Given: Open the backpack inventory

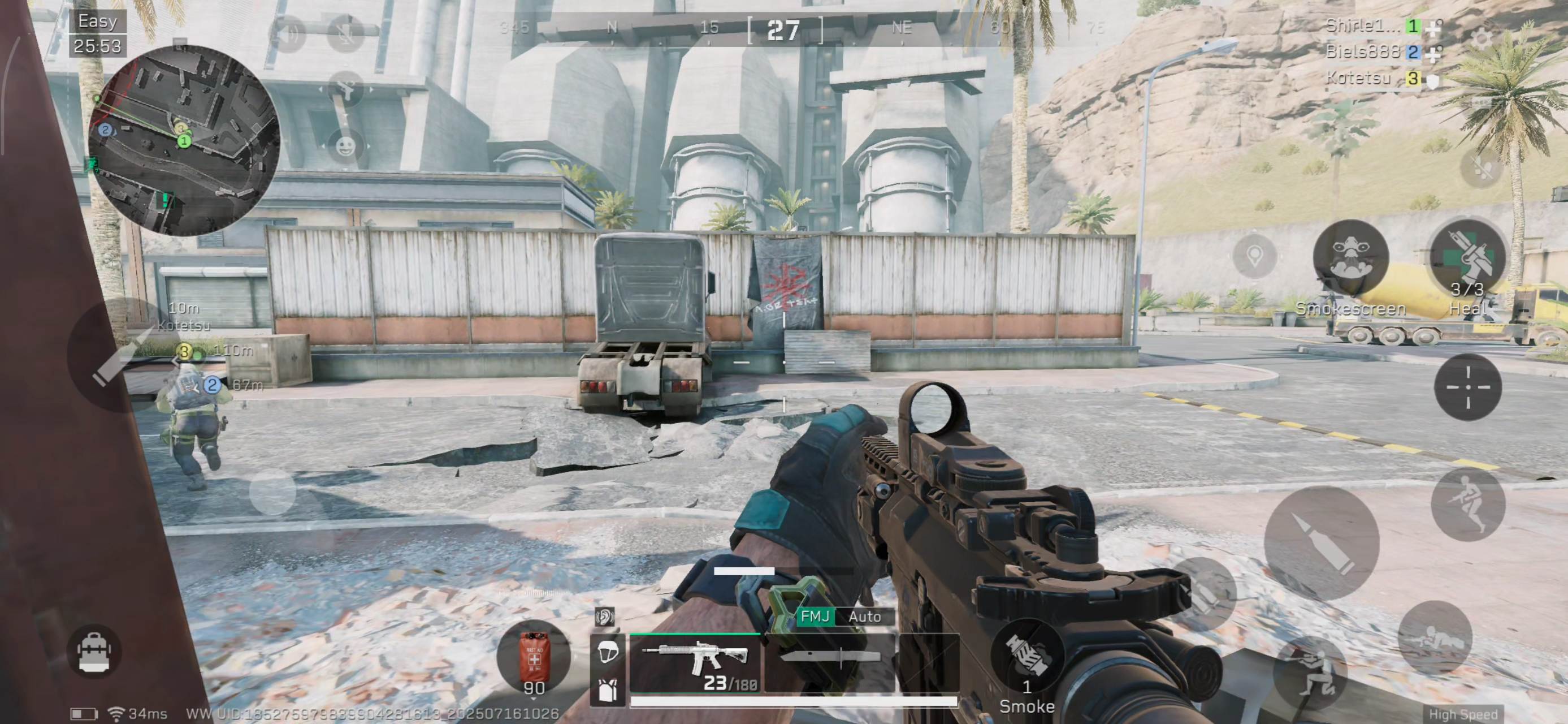Looking at the screenshot, I should pos(94,652).
